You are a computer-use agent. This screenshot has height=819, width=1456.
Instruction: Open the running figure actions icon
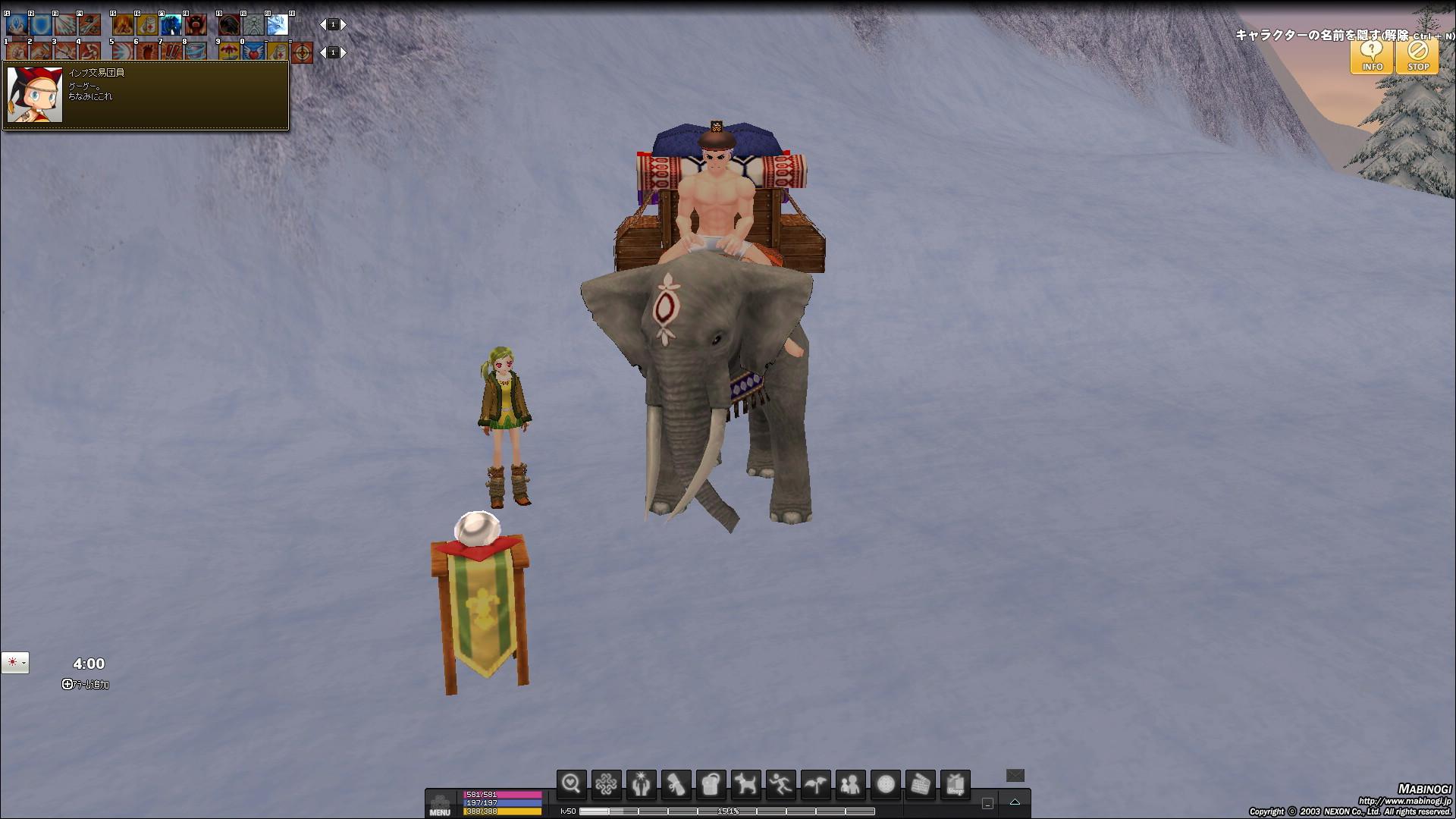click(x=780, y=784)
